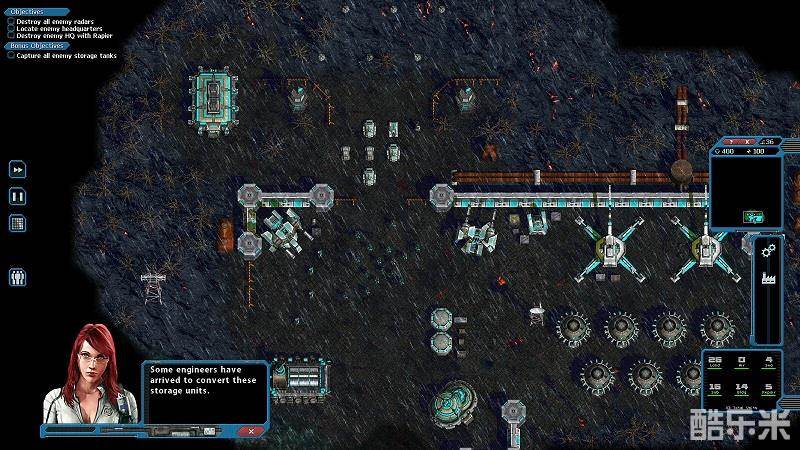Screen dimensions: 800x450
Task: Select the squad units icon
Action: (18, 277)
